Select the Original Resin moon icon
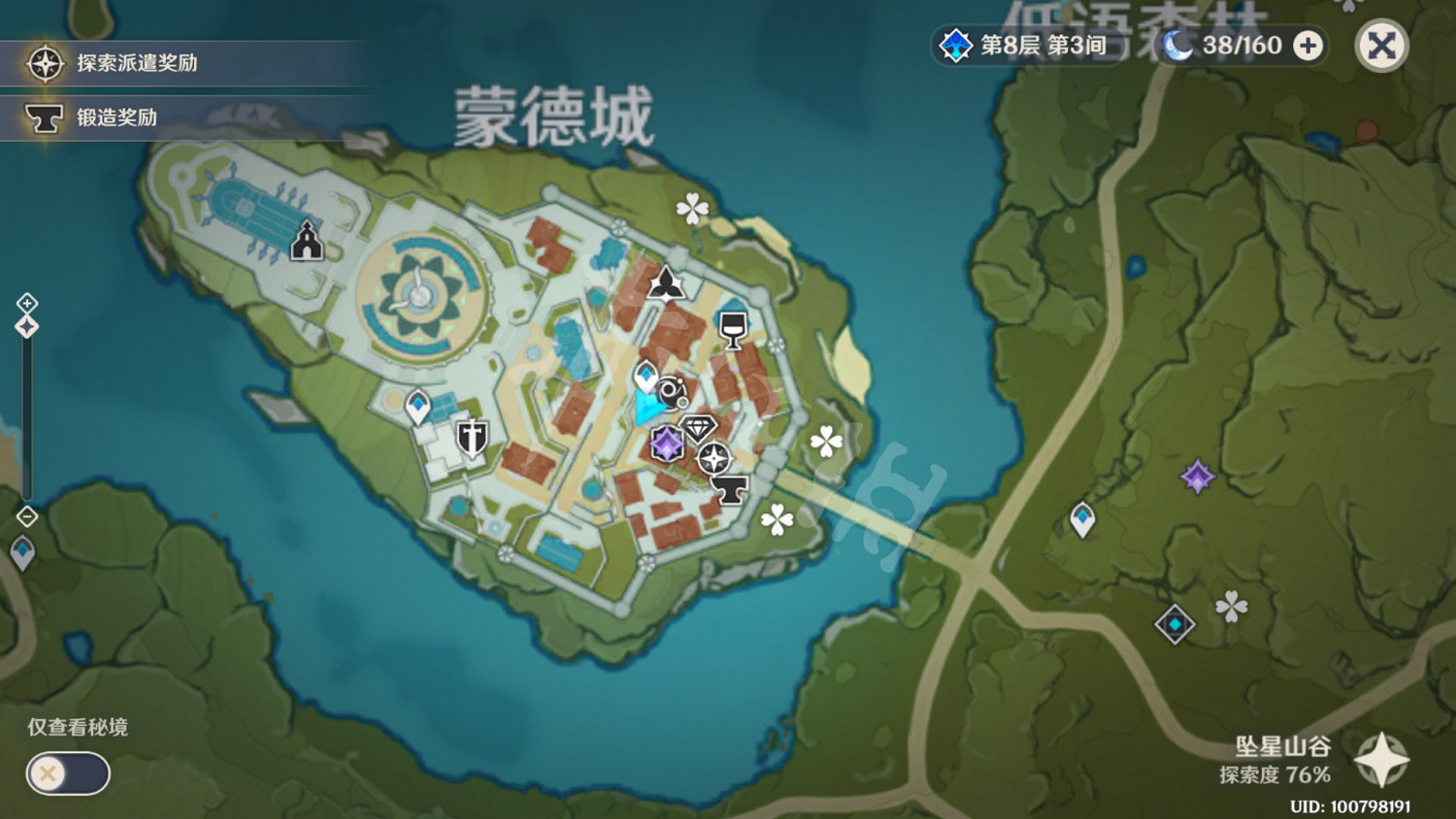 pos(1177,44)
